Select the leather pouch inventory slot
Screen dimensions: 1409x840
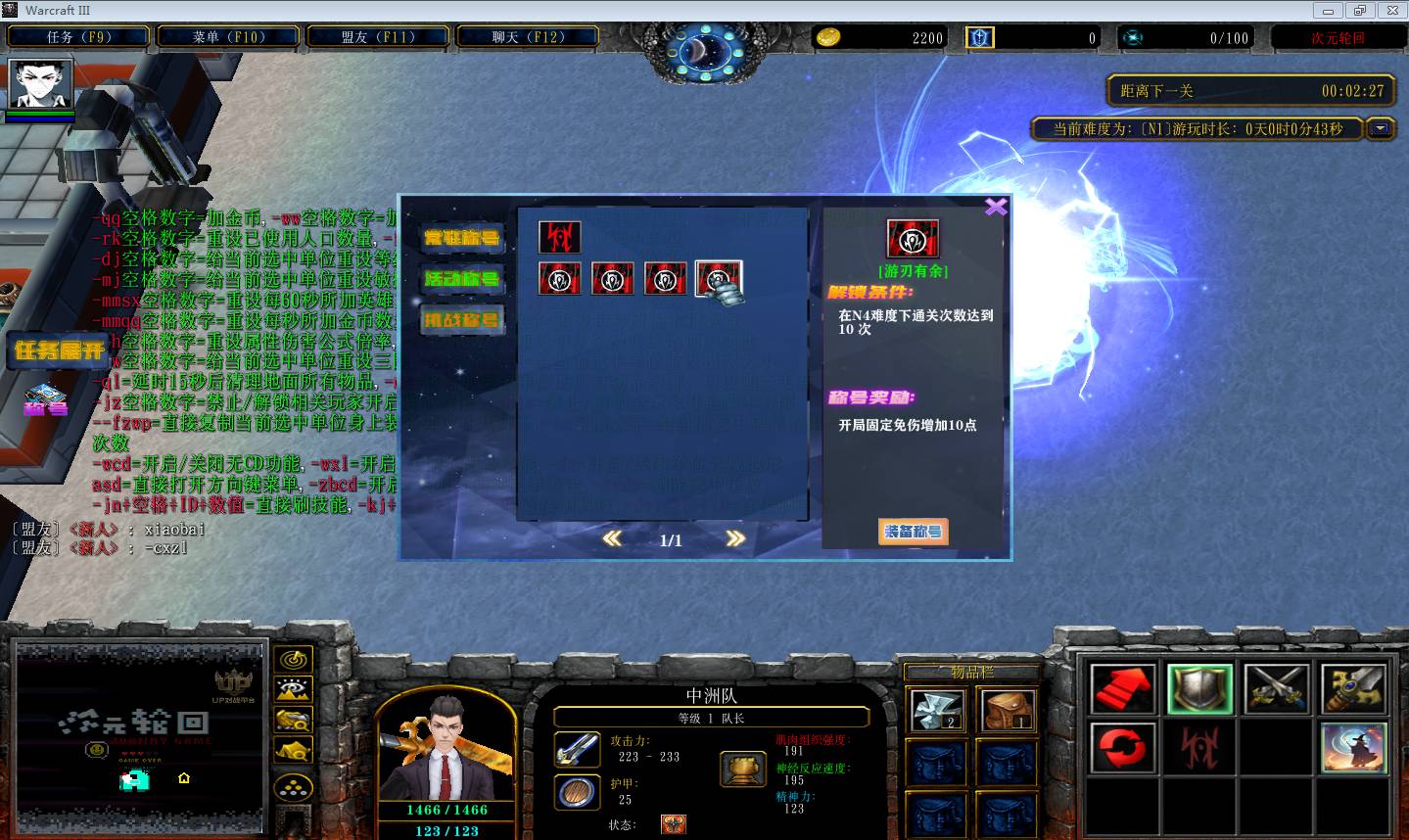pyautogui.click(x=1006, y=711)
